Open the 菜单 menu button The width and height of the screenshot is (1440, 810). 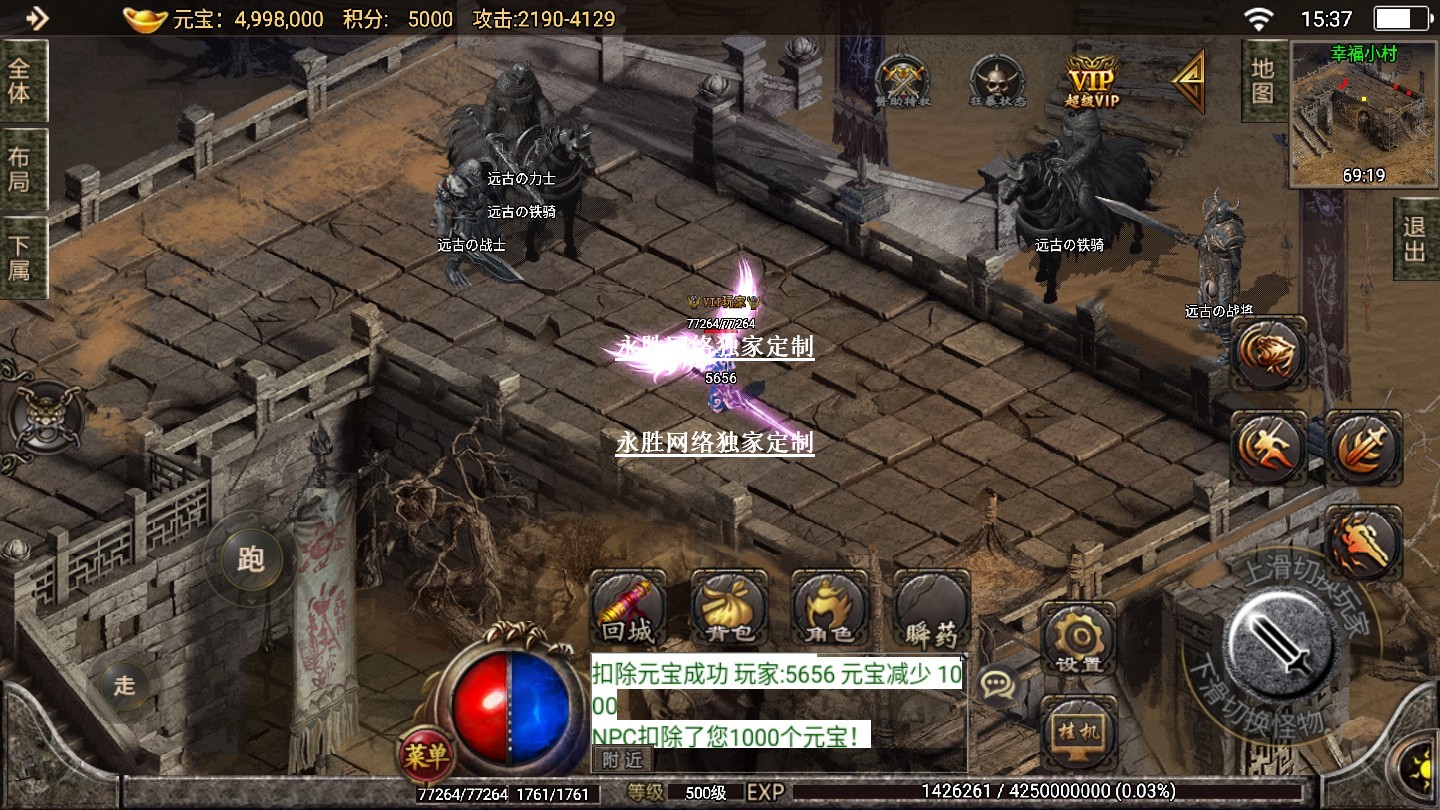point(426,757)
